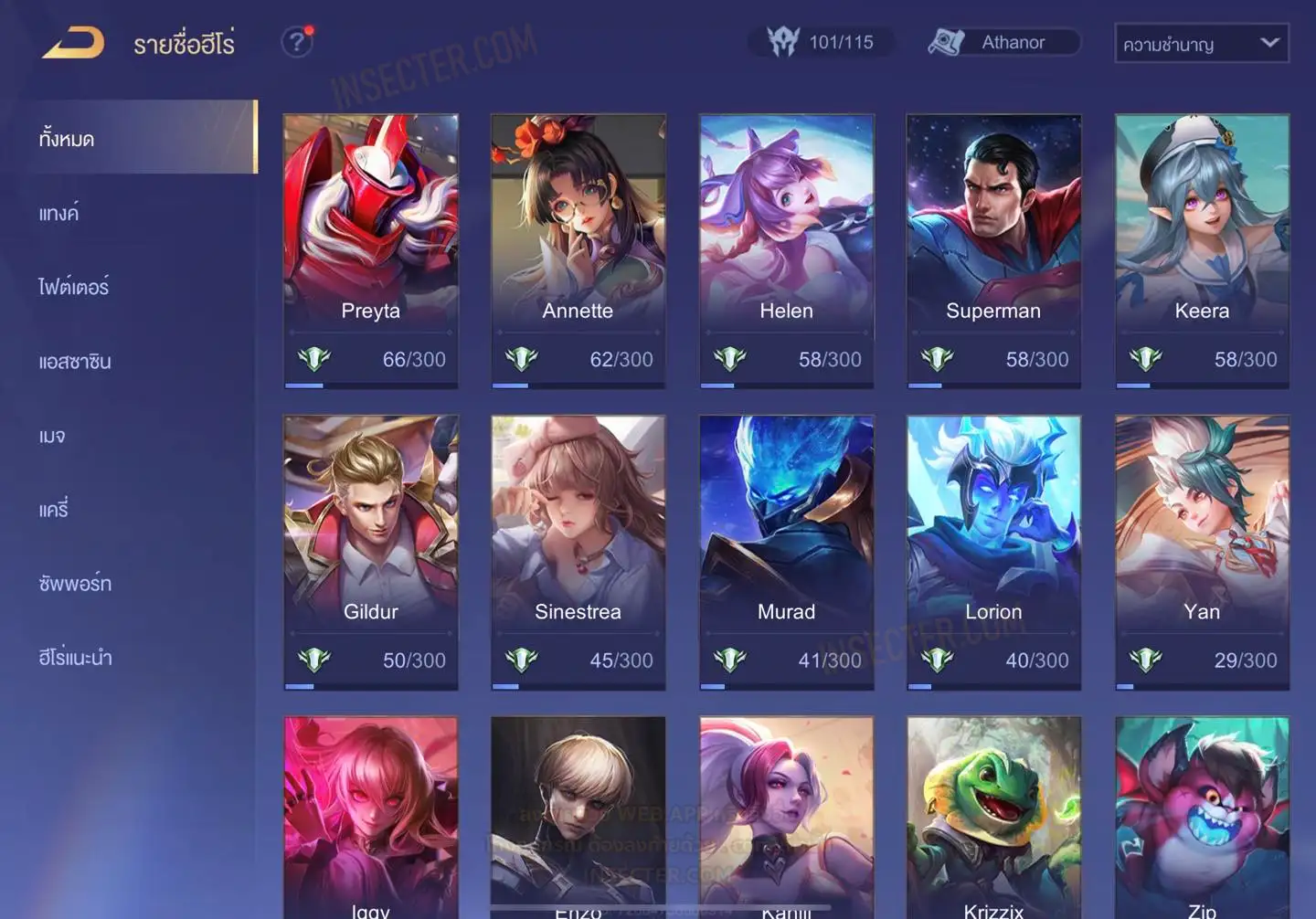Open the Athanor button
1316x919 pixels.
(1003, 42)
